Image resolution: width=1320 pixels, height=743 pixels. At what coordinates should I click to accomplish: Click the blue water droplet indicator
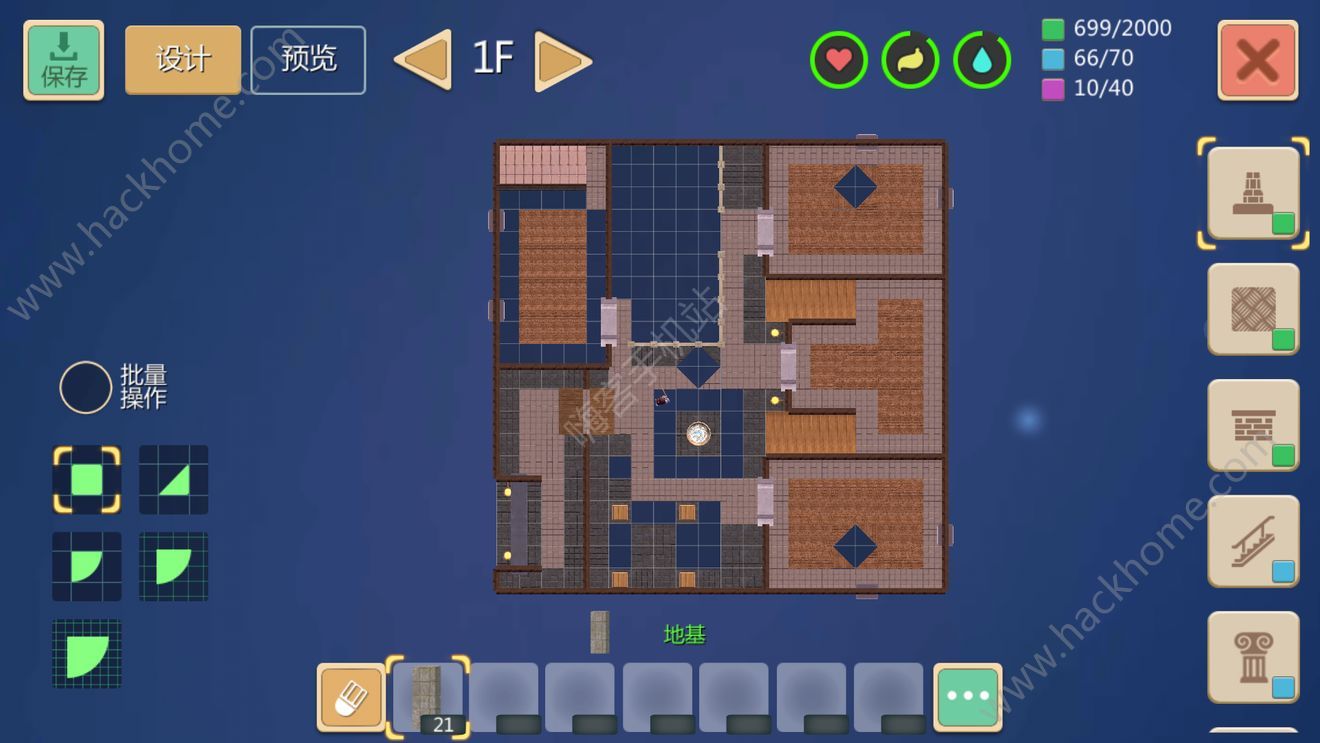pos(981,59)
